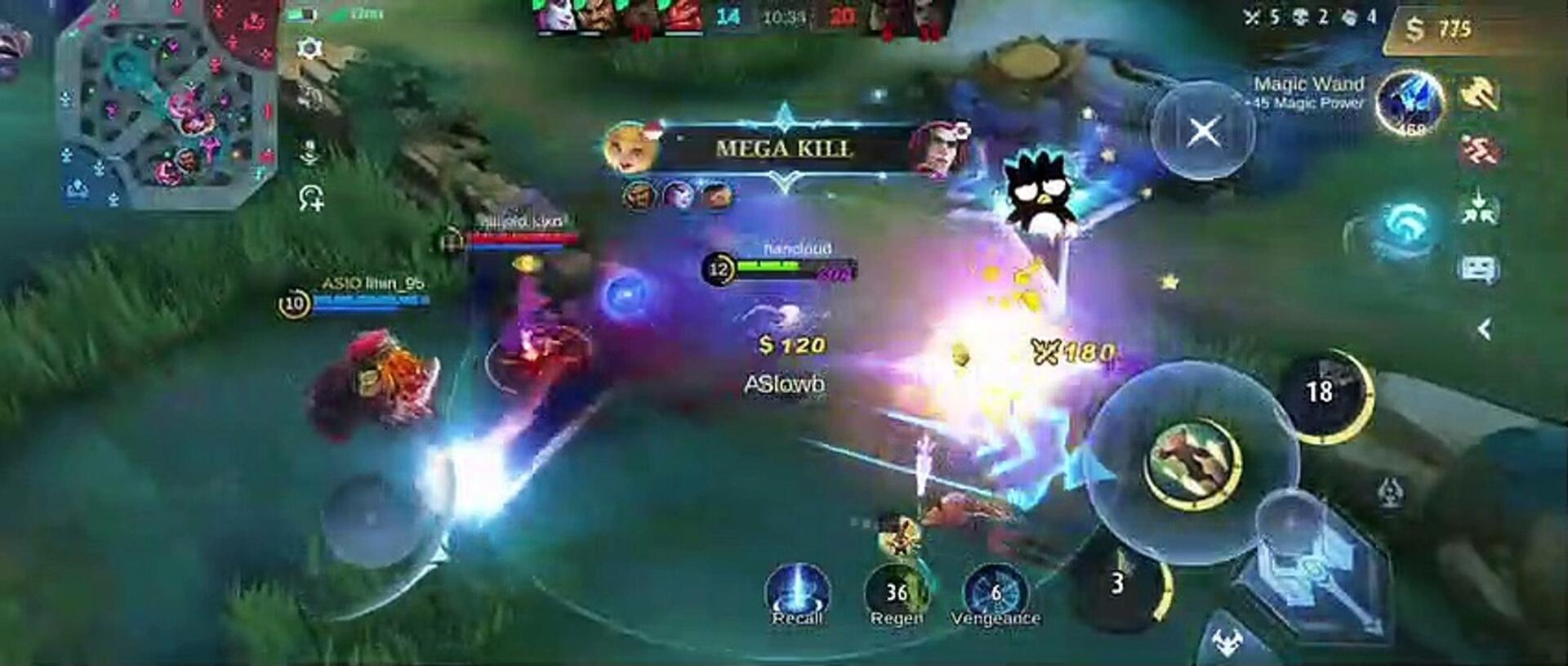
Task: Cast the Vengeance battle spell
Action: (996, 592)
